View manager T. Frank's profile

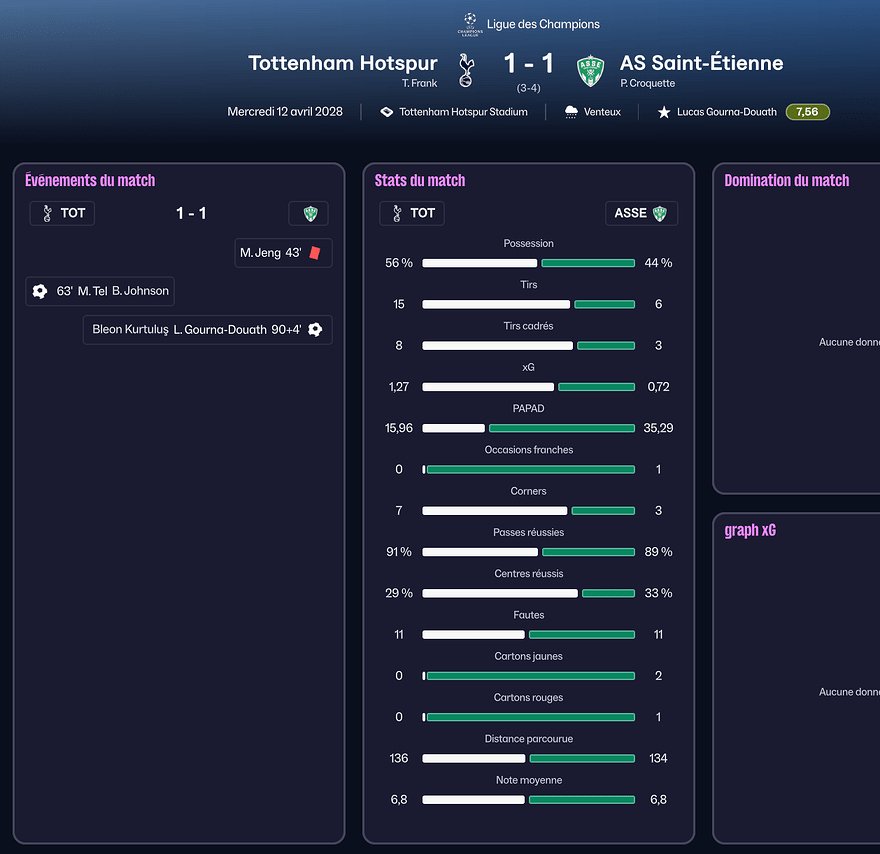420,84
